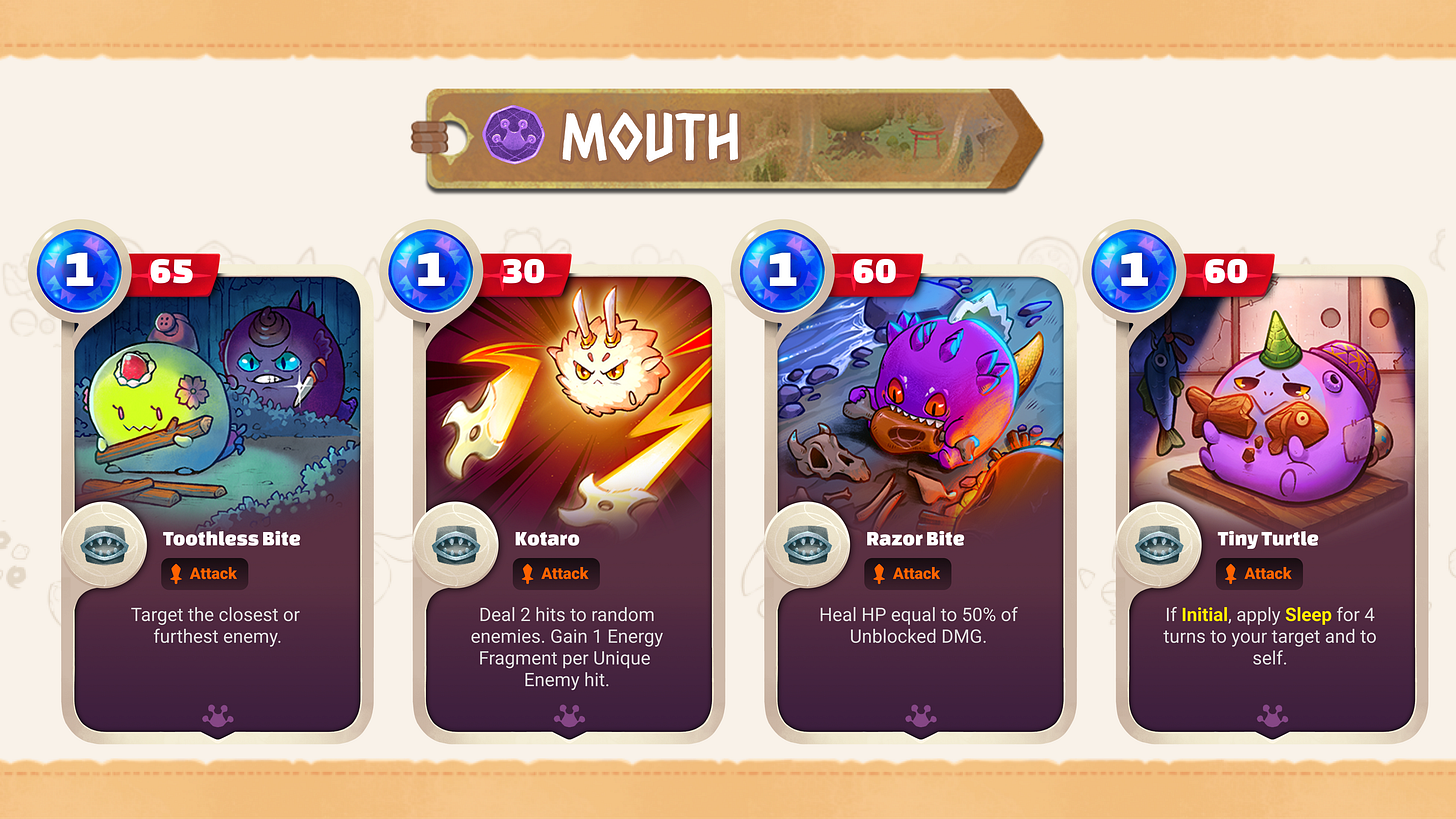Toggle the Attack tag on Toothless Bite
The width and height of the screenshot is (1456, 819).
[x=204, y=574]
